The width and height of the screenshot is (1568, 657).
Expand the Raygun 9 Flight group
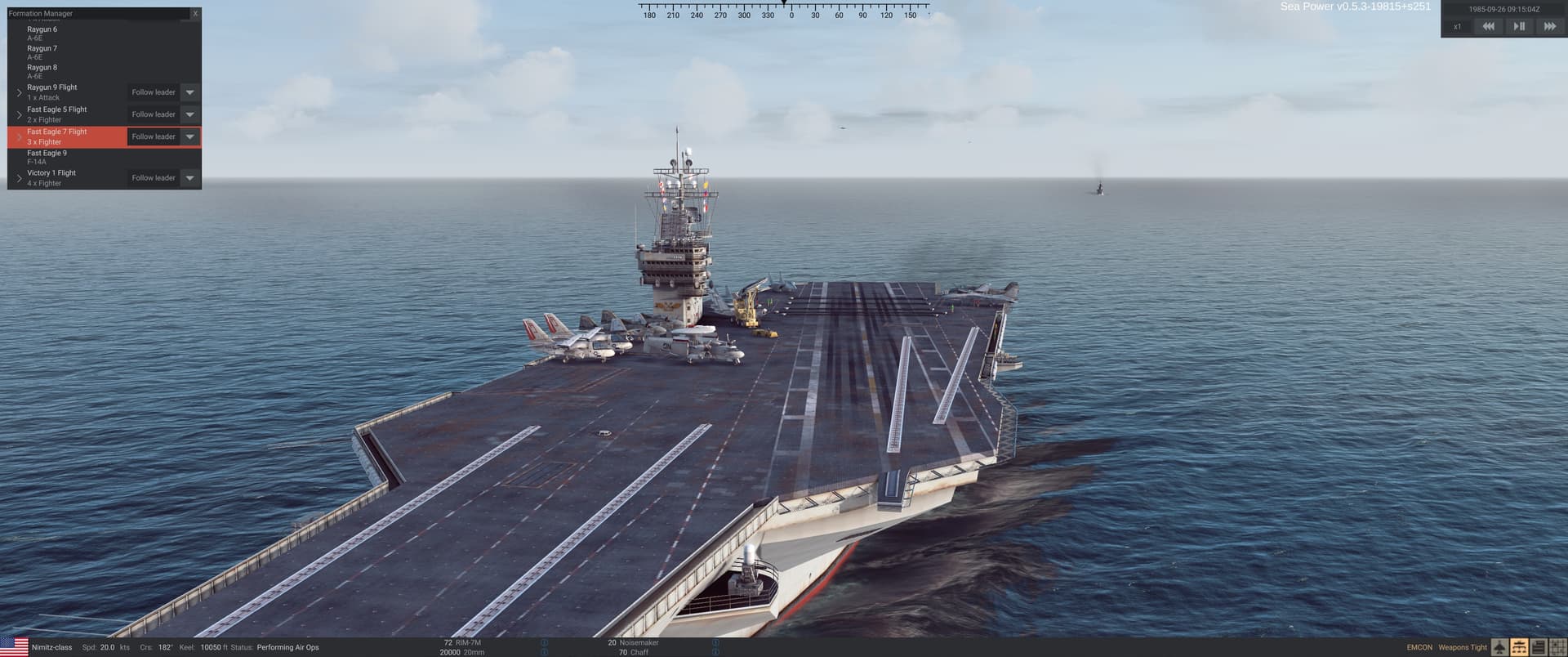pos(20,92)
